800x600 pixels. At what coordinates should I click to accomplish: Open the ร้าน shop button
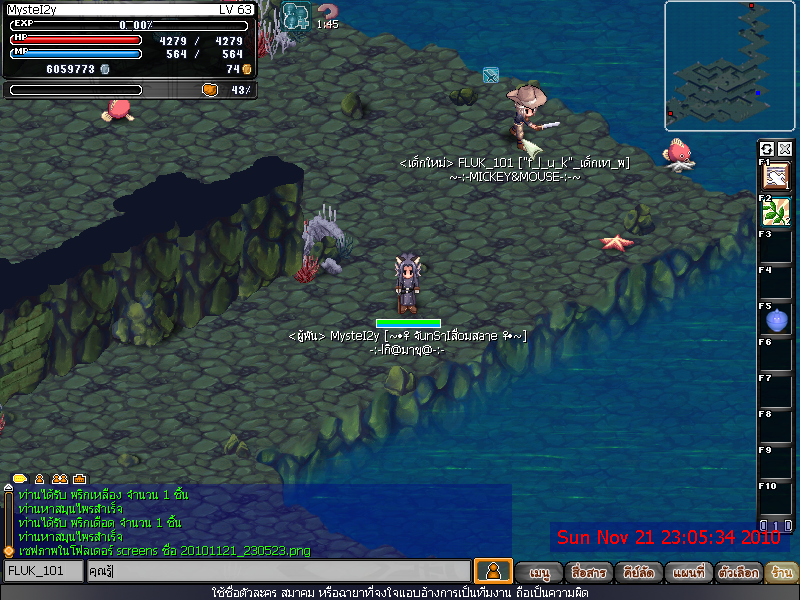[x=783, y=573]
